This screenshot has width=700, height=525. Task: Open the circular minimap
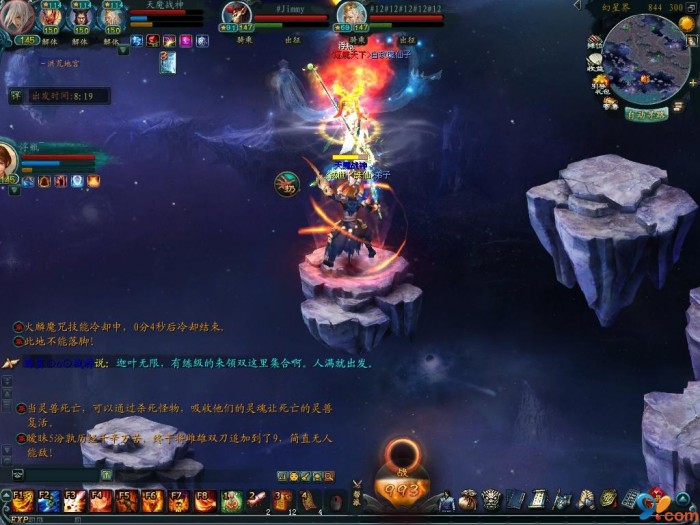[x=645, y=58]
